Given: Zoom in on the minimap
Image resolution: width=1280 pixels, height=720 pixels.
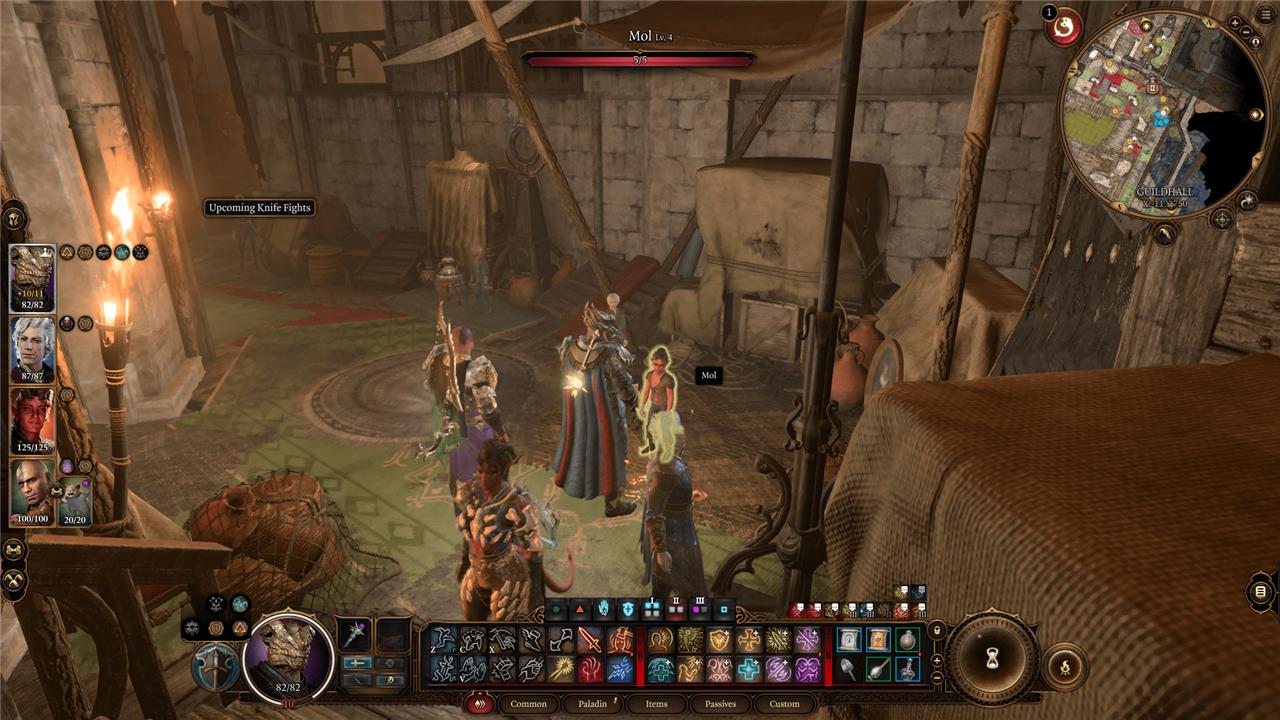Looking at the screenshot, I should click(1237, 21).
